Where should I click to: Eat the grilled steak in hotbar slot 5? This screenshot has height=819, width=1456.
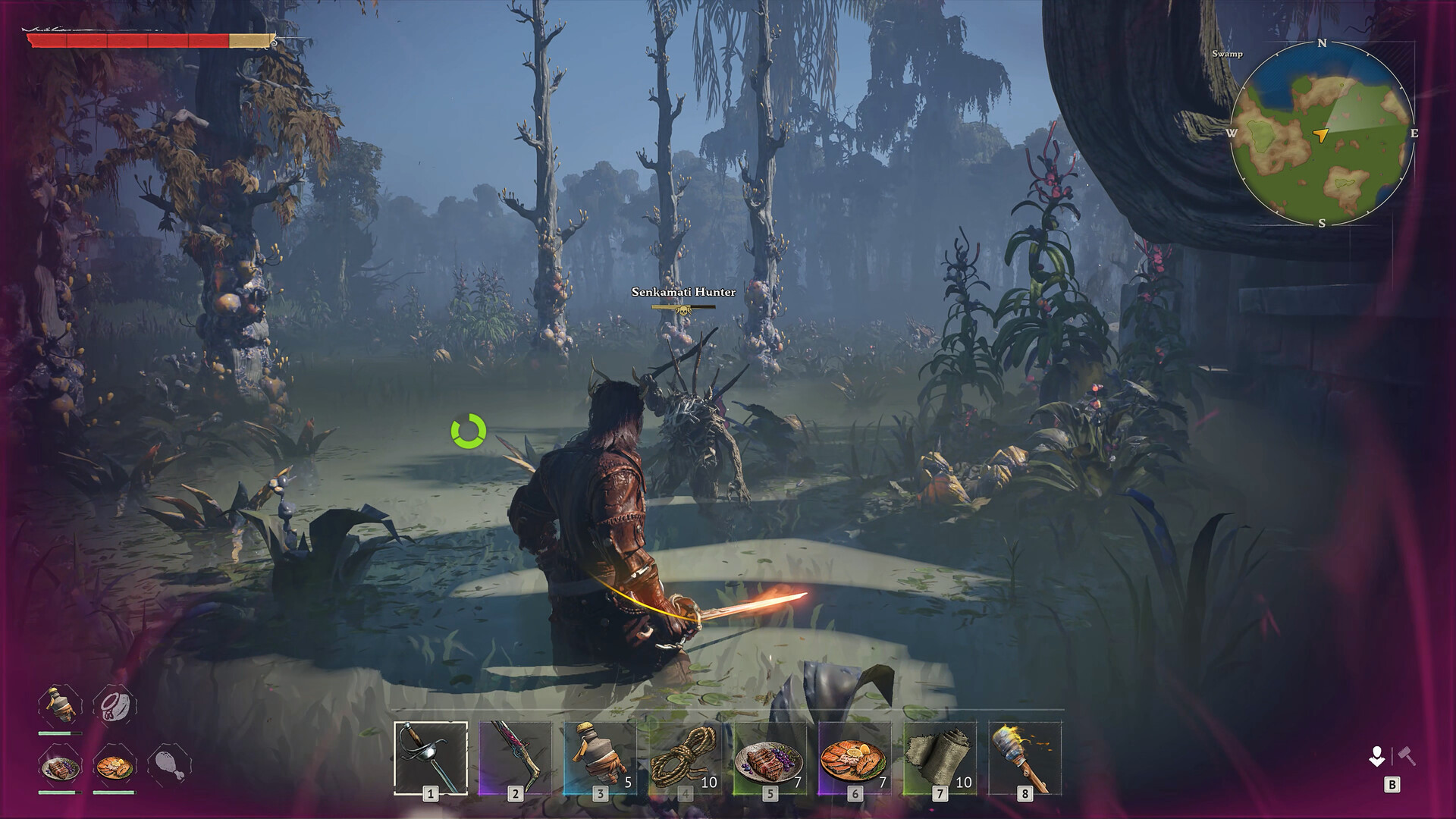(x=770, y=758)
